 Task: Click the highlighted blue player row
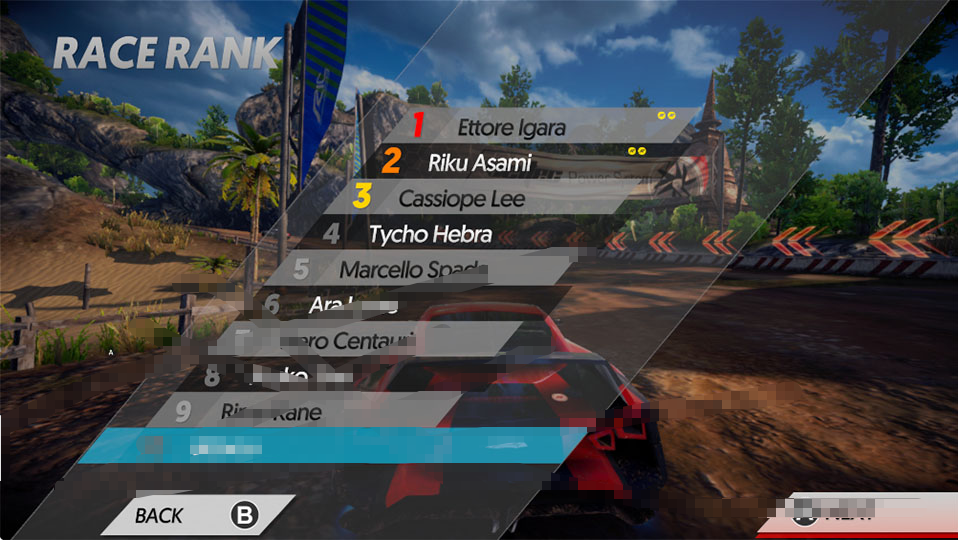[330, 447]
